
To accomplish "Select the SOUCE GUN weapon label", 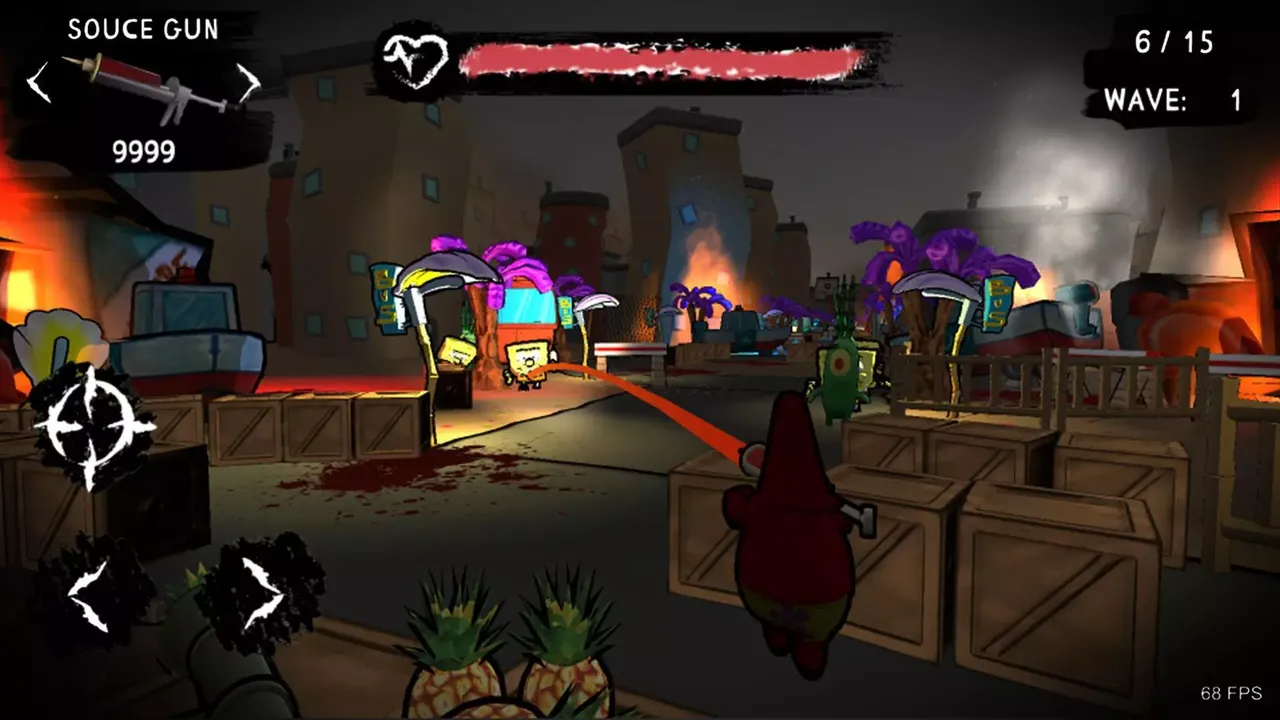I will coord(143,29).
